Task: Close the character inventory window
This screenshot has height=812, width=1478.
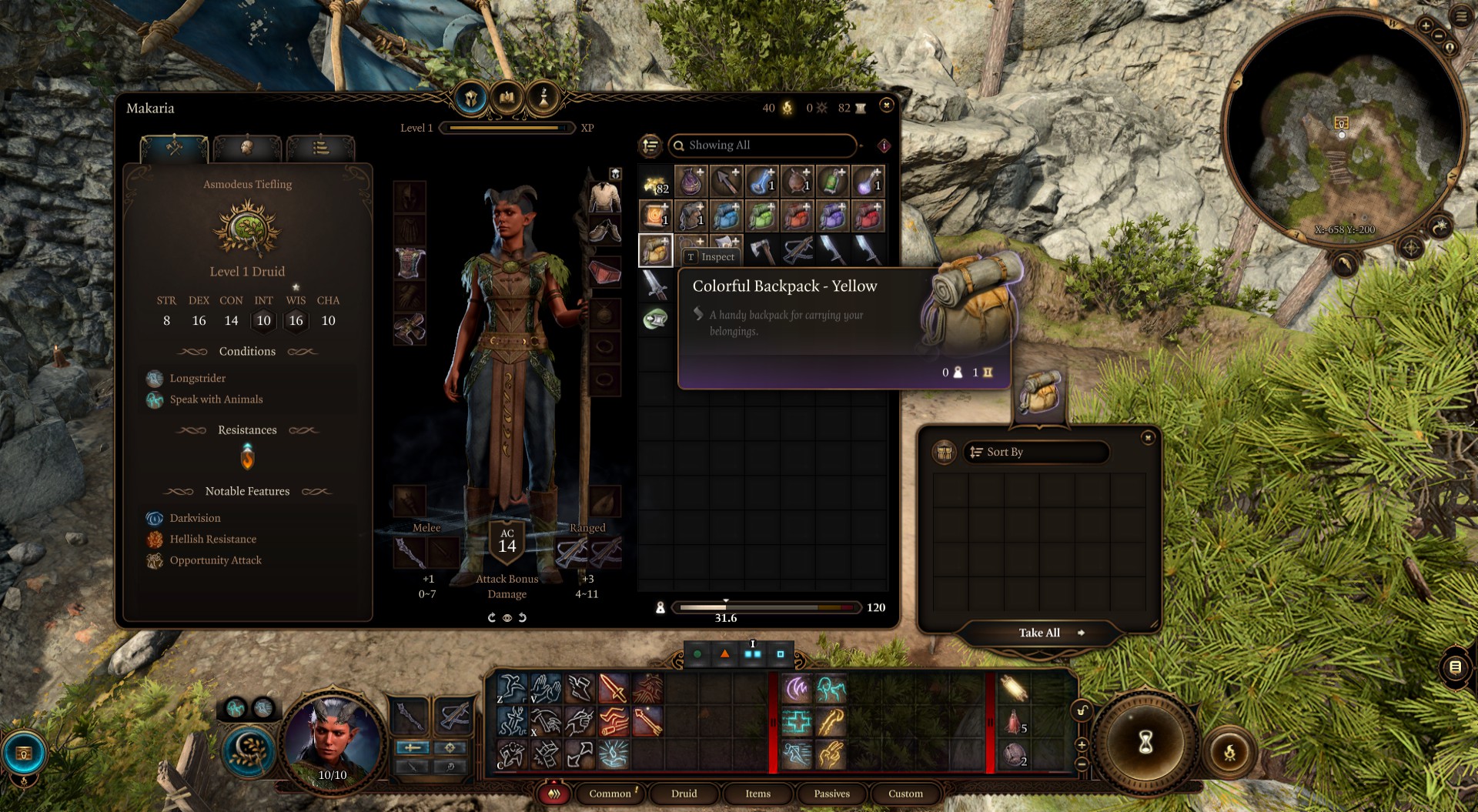Action: [x=886, y=105]
